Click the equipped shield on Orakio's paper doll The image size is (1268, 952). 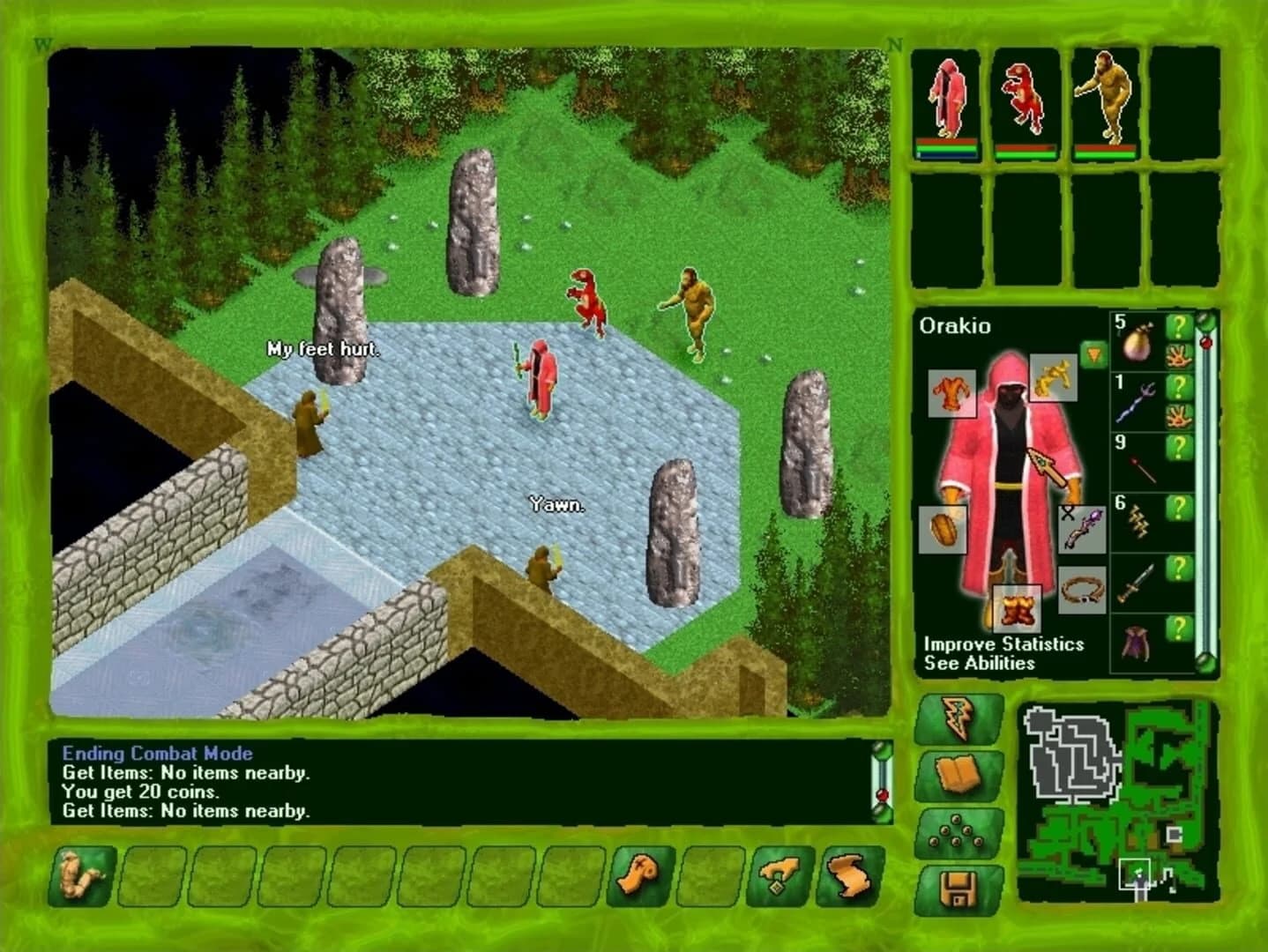click(x=942, y=529)
